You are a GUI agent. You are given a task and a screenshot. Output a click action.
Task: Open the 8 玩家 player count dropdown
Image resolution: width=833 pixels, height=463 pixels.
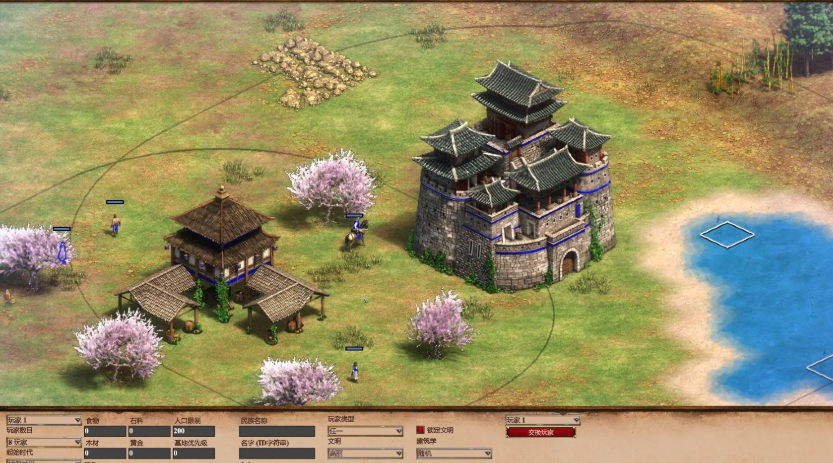pos(44,441)
